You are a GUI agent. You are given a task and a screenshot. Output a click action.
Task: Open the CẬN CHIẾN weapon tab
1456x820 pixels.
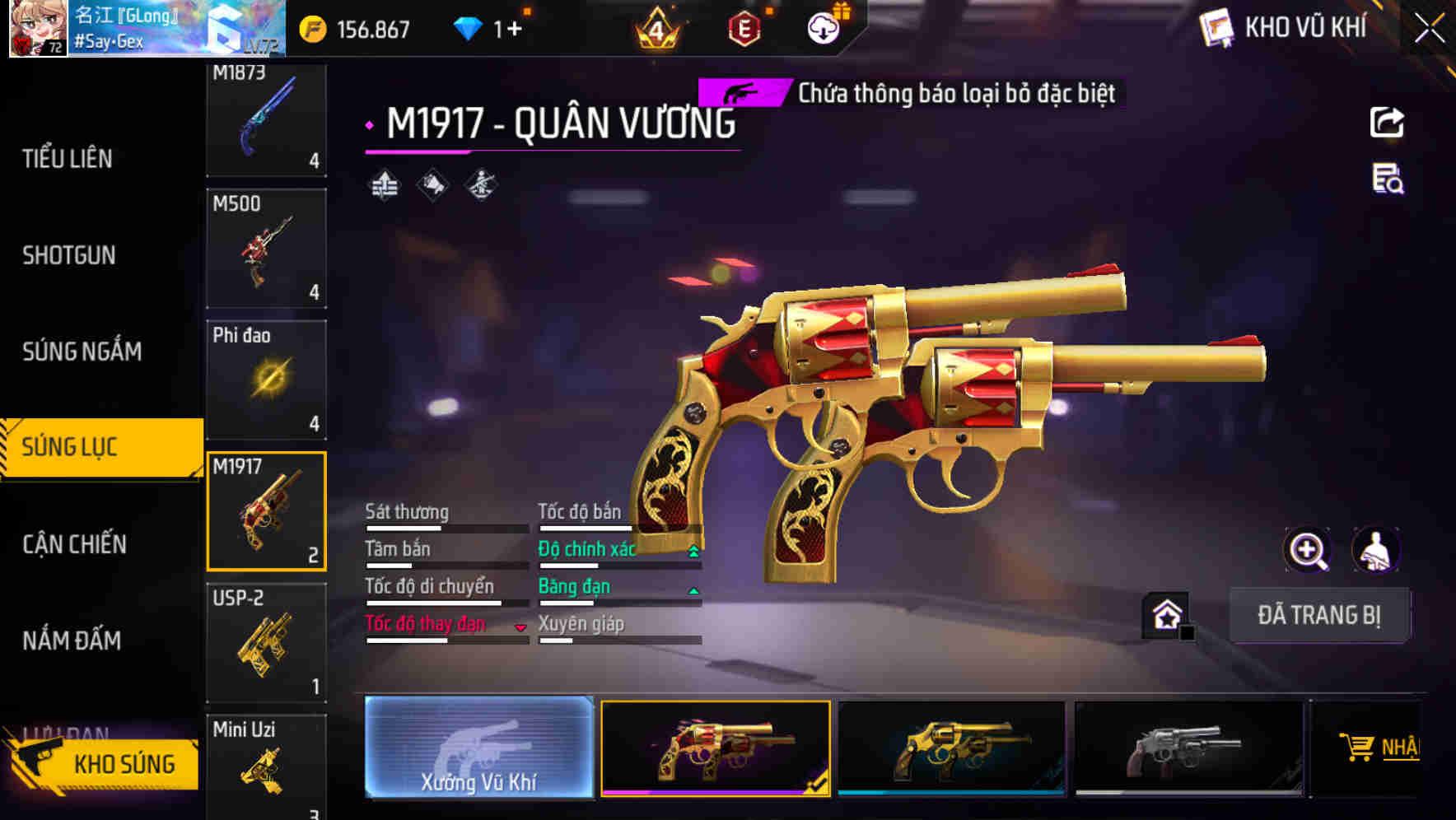pos(74,544)
